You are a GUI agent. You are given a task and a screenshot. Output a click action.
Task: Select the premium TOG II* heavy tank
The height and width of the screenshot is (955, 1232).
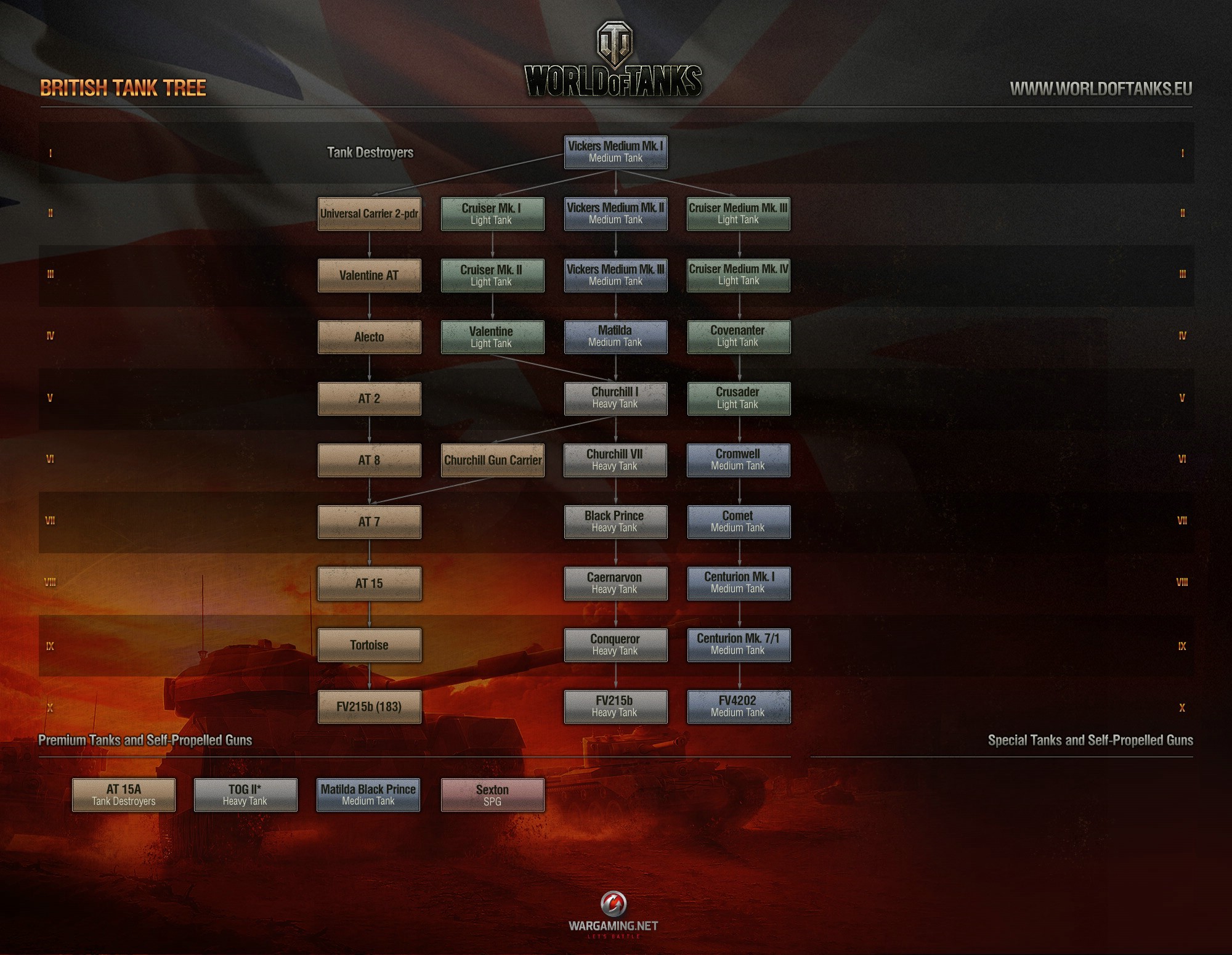click(x=245, y=795)
